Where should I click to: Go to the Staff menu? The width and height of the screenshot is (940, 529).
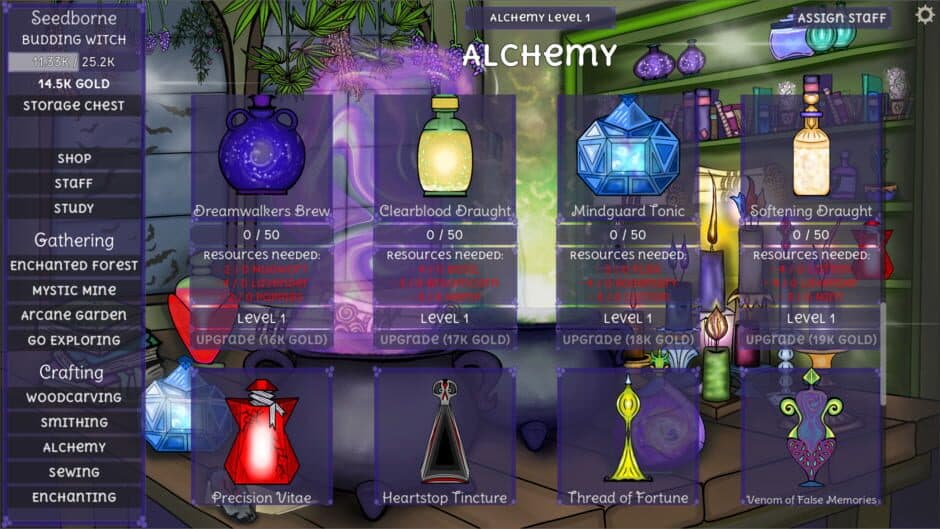coord(74,183)
